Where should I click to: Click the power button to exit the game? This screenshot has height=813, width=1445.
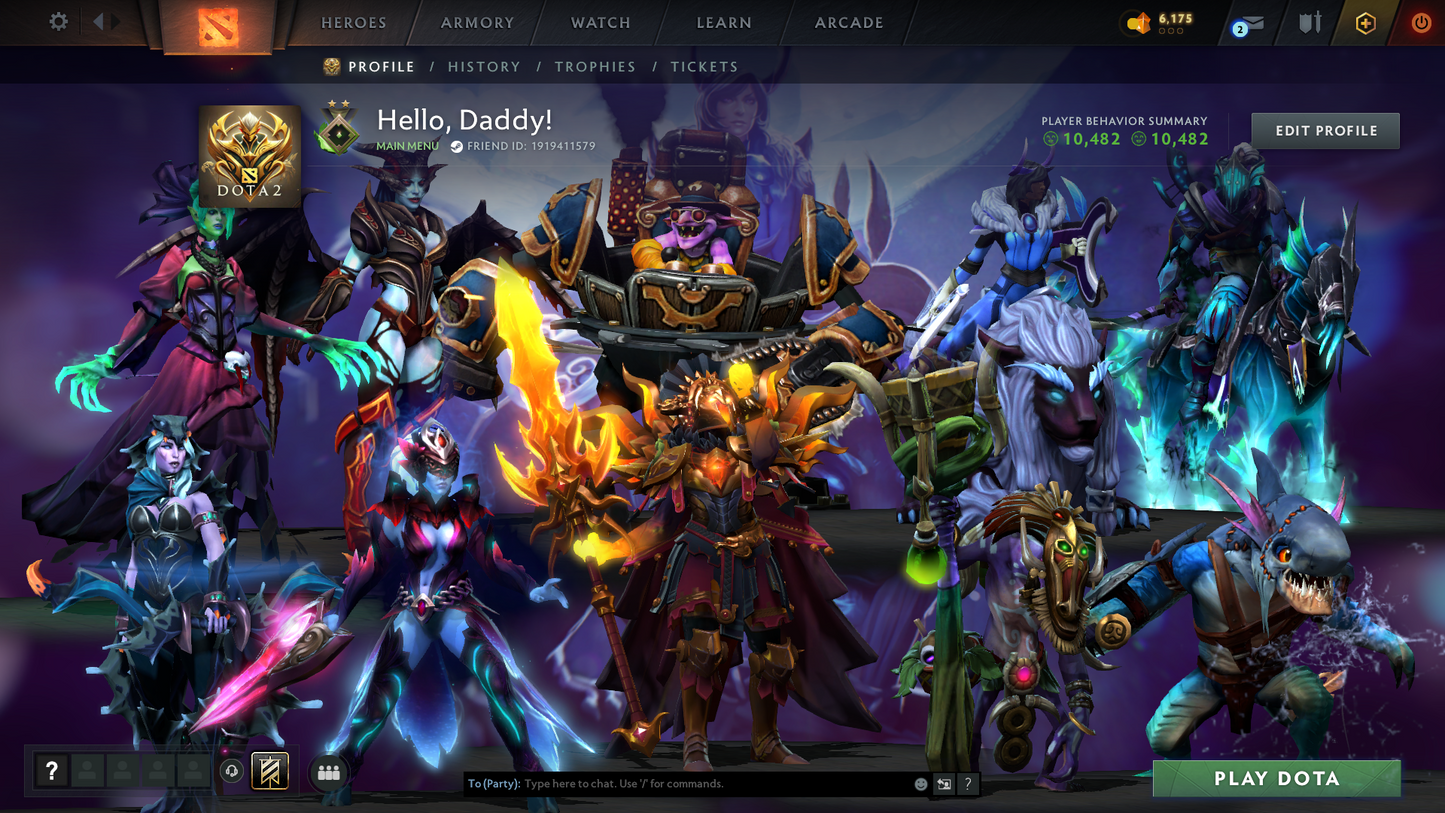[x=1421, y=22]
